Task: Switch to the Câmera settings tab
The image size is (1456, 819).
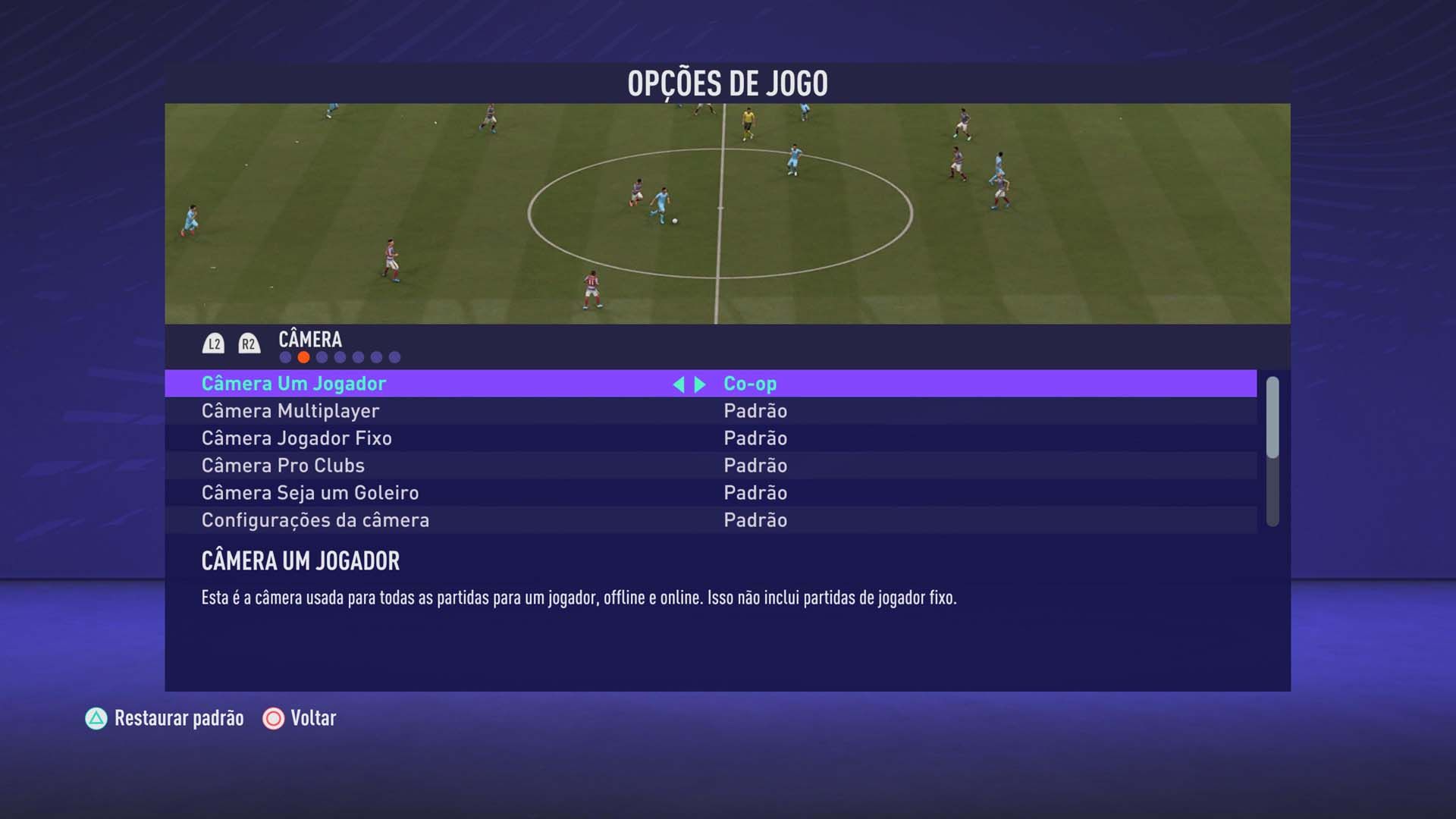Action: pos(311,340)
